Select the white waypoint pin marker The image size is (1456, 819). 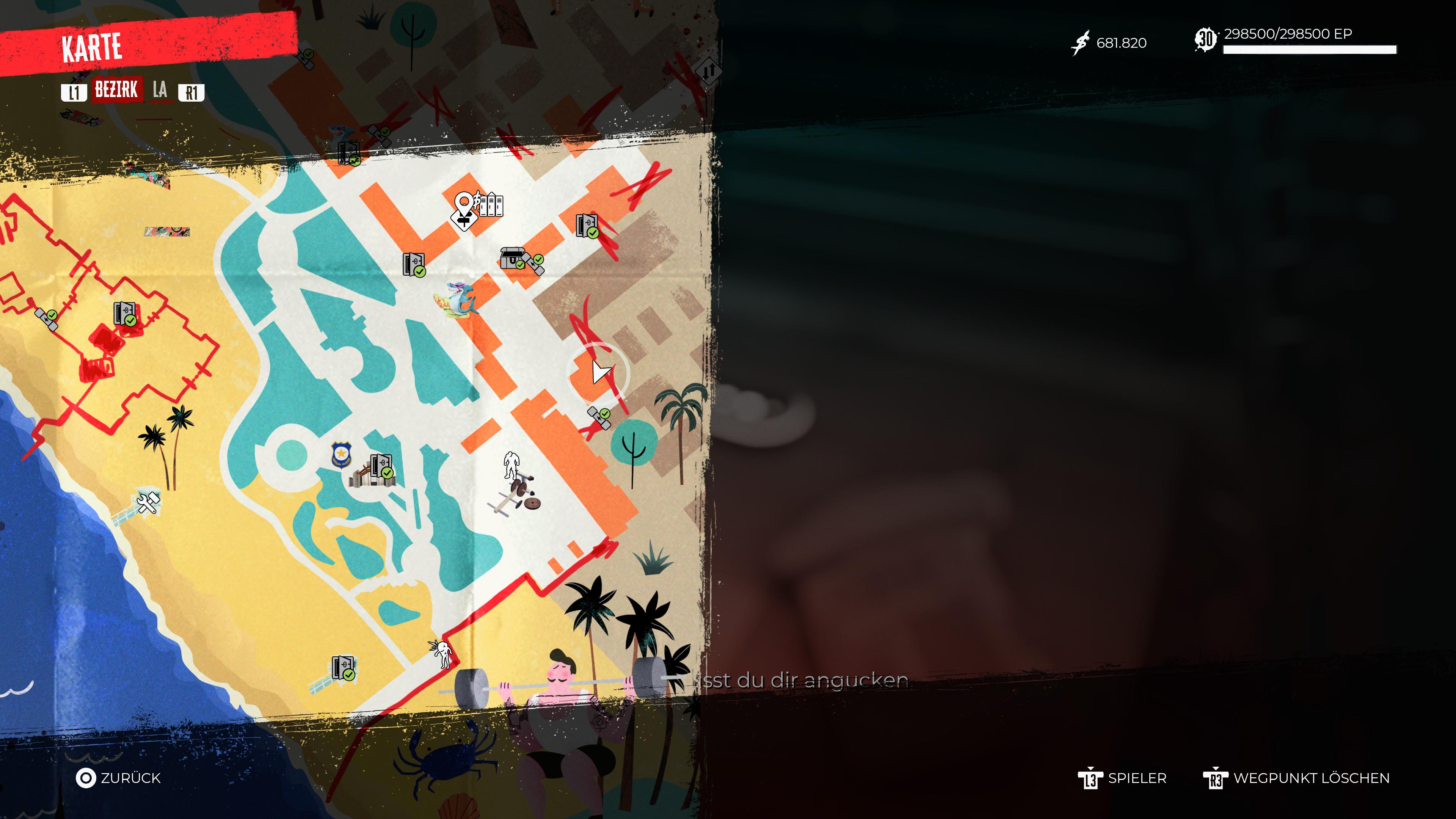click(464, 204)
